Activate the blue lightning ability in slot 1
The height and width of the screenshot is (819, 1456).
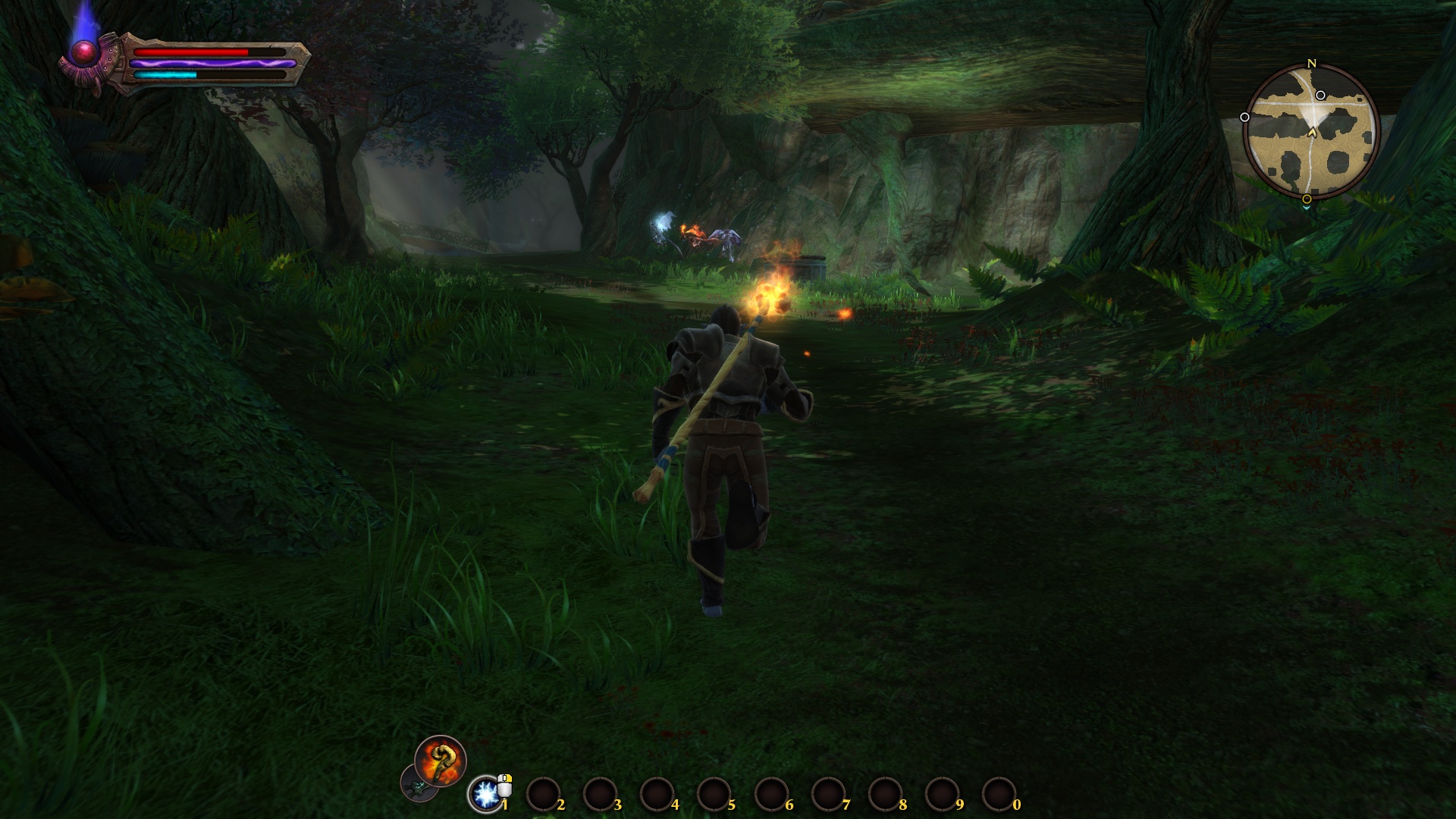coord(485,794)
